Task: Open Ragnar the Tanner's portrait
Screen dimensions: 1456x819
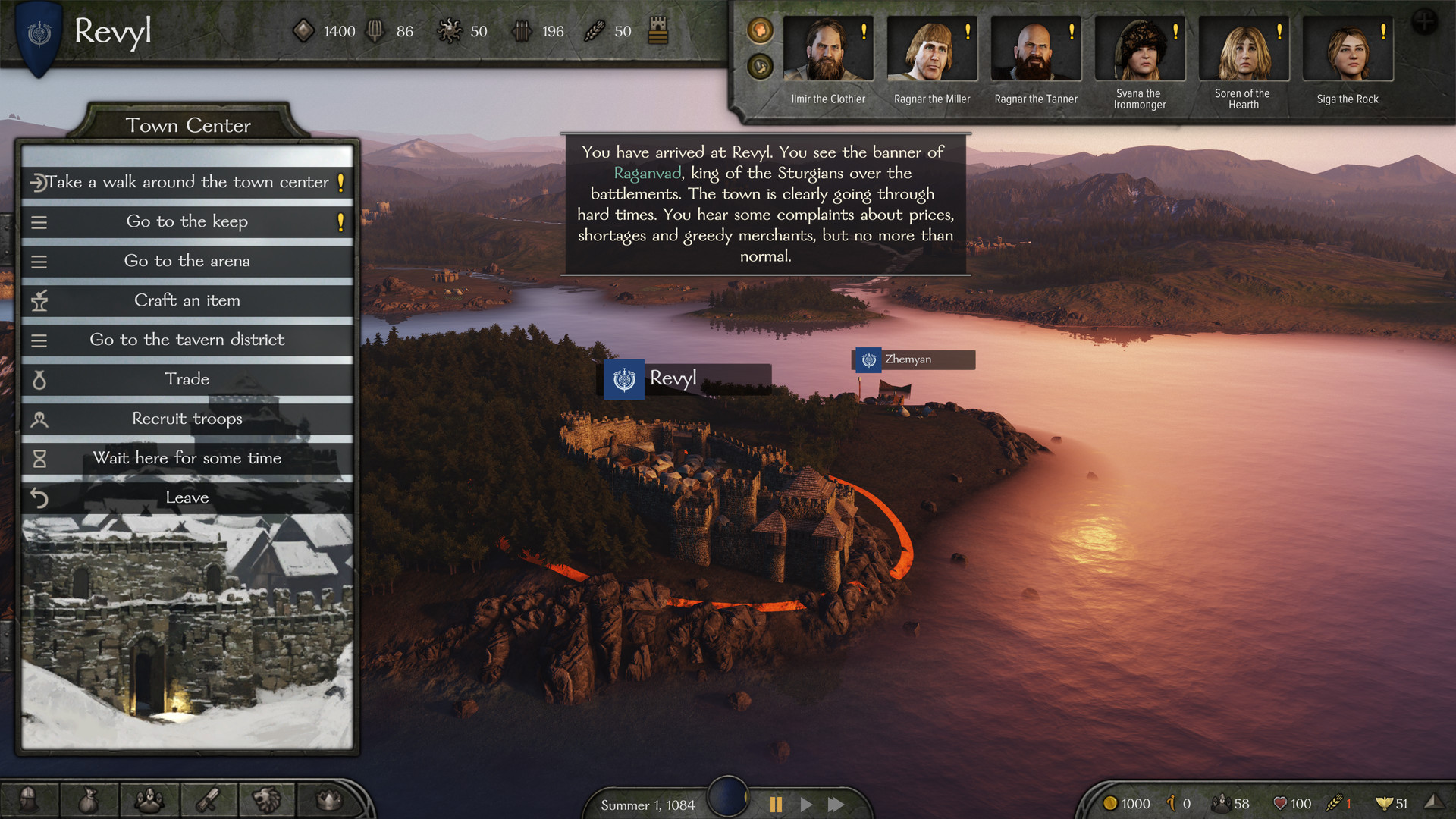Action: coord(1035,50)
